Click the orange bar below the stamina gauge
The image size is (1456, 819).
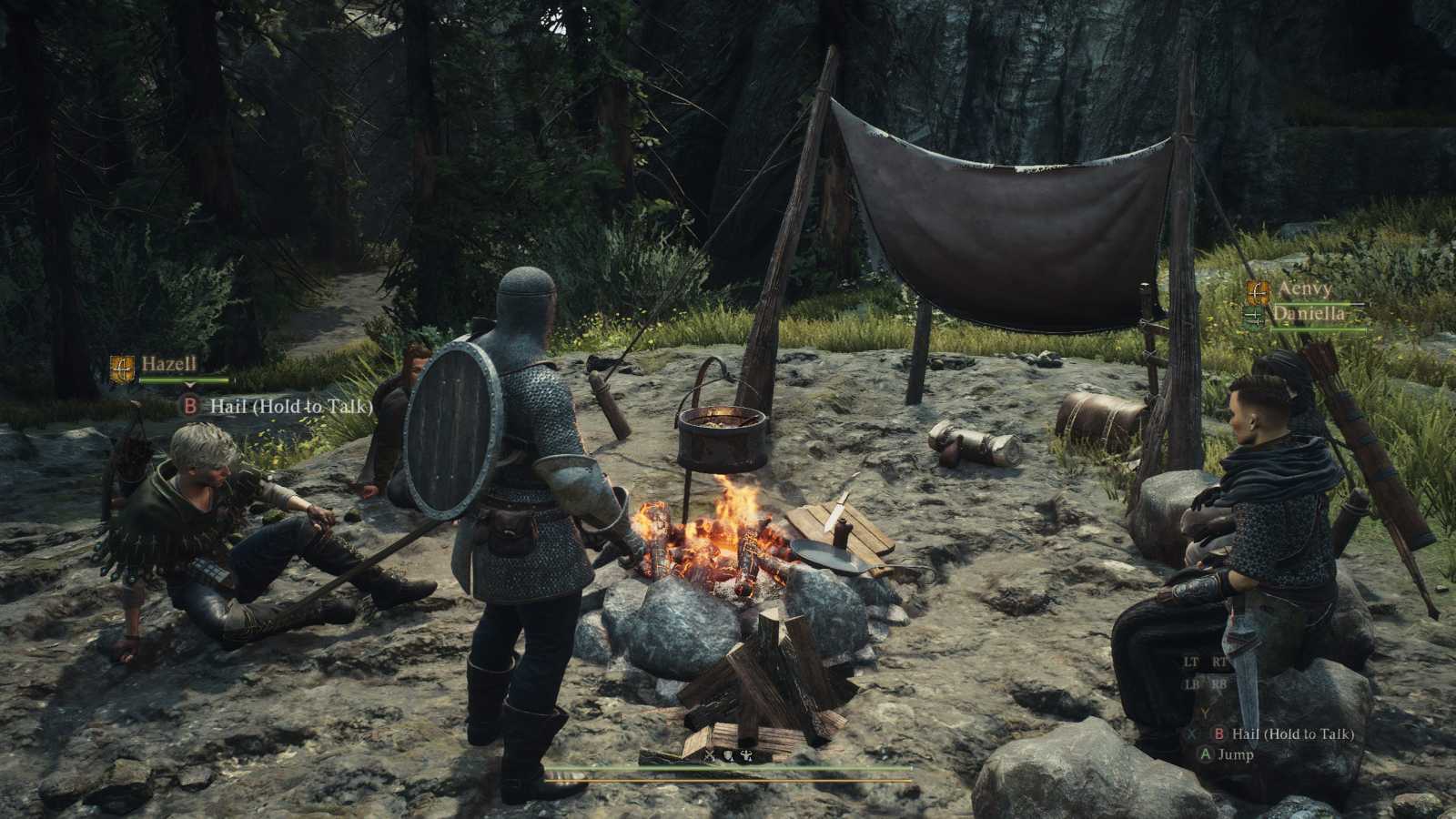click(x=728, y=782)
